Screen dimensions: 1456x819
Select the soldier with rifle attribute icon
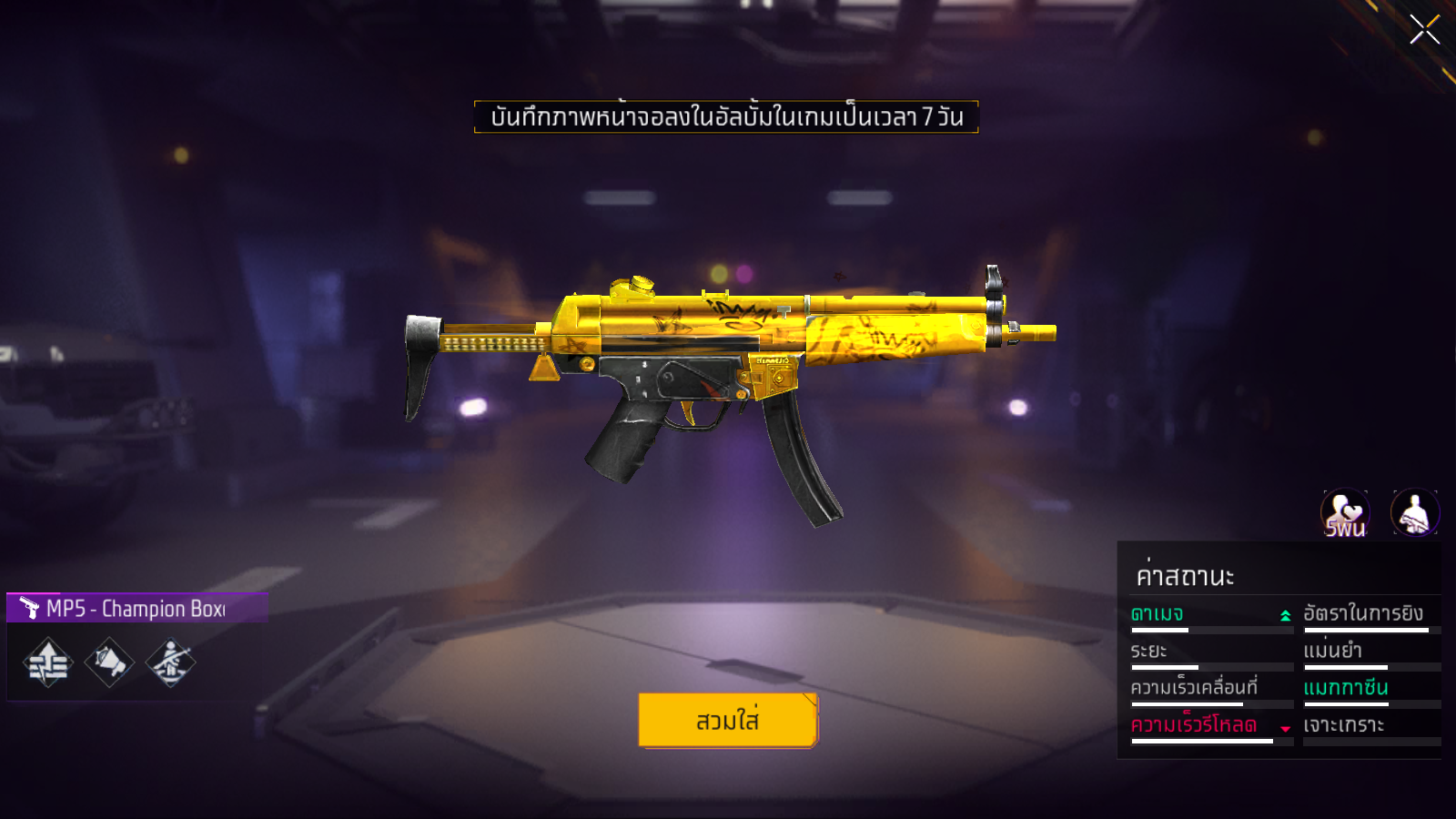[170, 662]
